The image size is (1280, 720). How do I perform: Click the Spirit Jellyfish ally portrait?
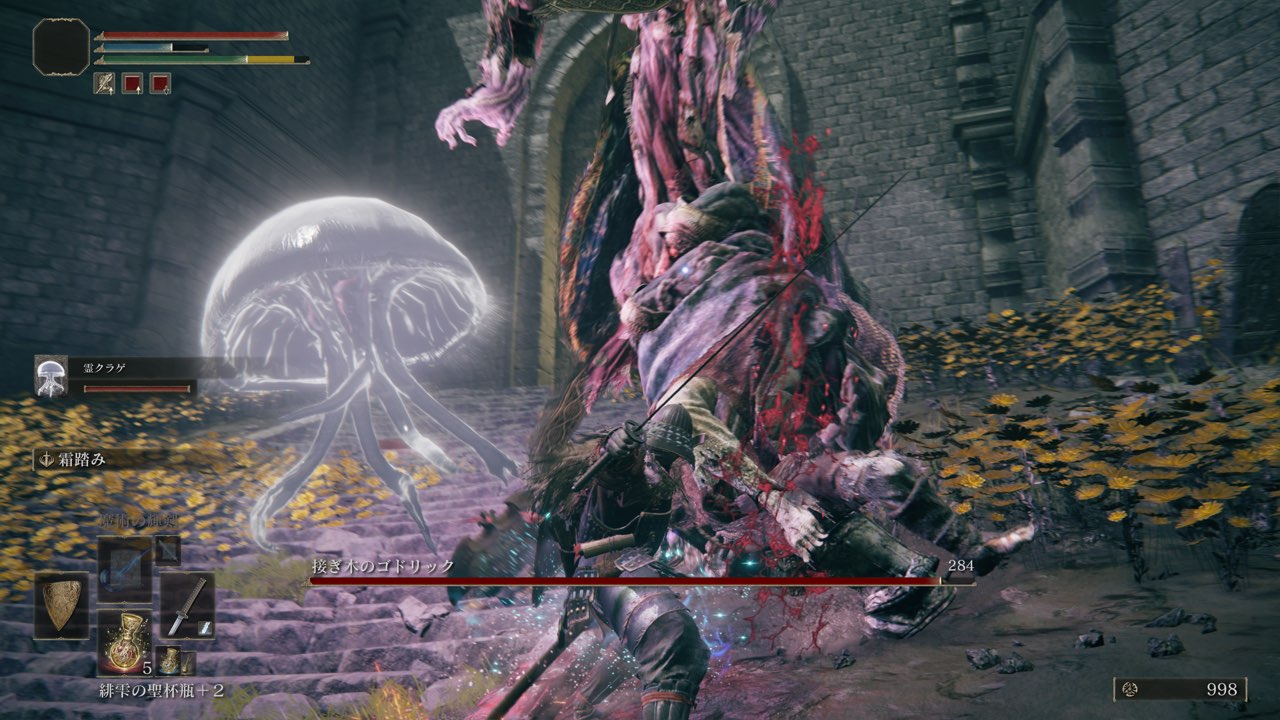tap(51, 376)
